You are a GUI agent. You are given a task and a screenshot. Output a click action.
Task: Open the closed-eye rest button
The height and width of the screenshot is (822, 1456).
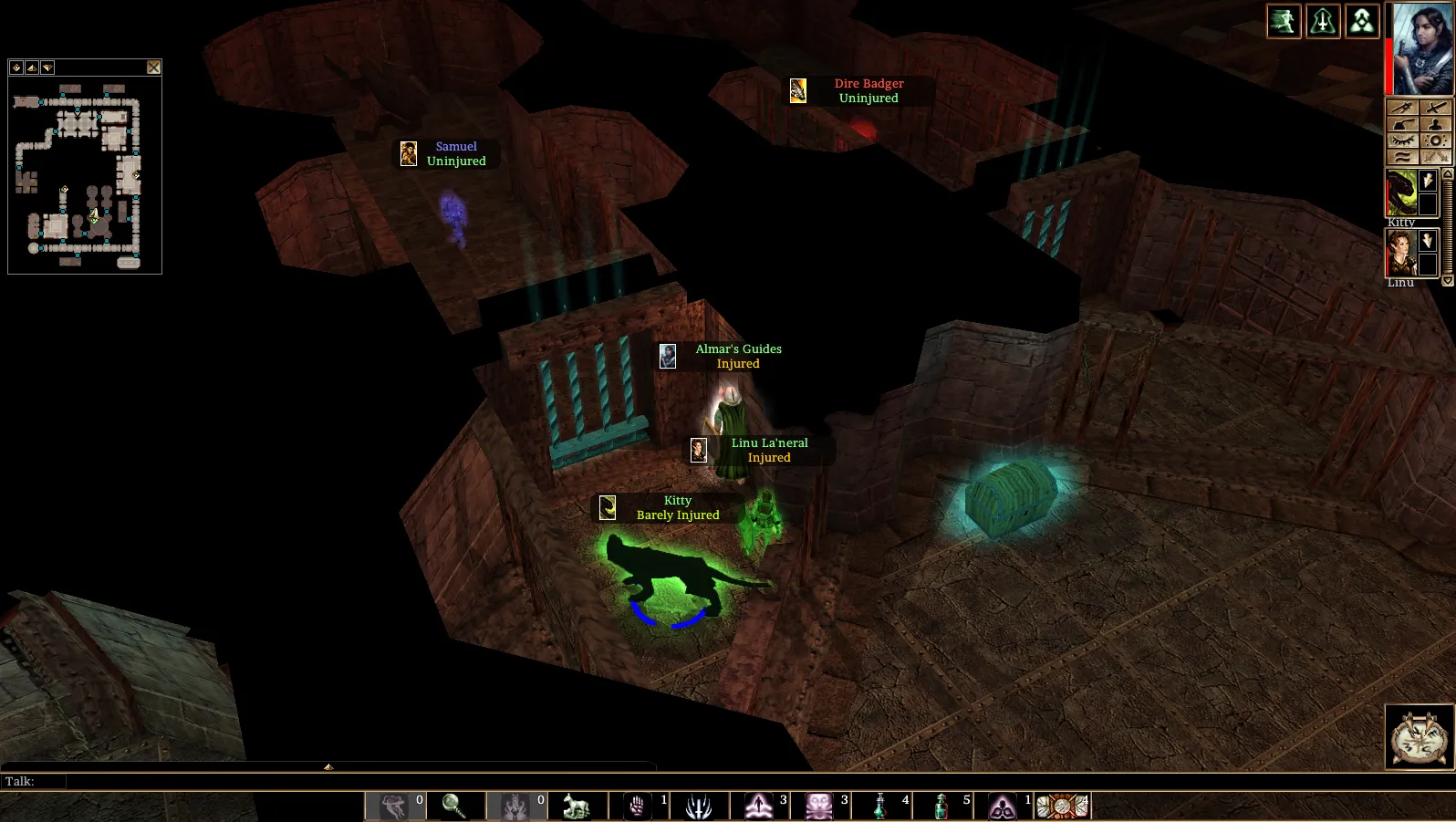click(x=1402, y=140)
